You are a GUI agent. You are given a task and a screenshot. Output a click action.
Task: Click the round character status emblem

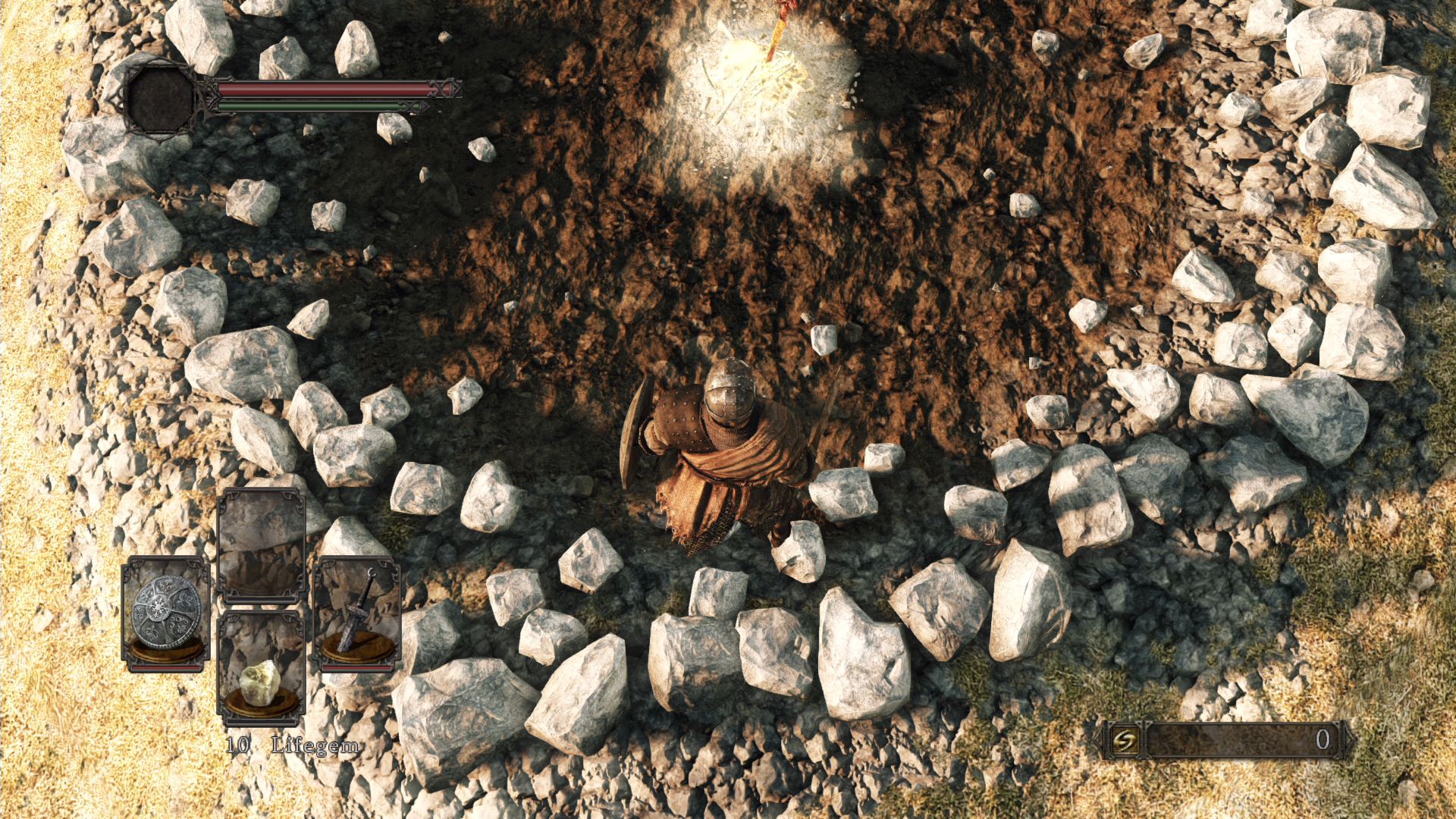pyautogui.click(x=162, y=99)
